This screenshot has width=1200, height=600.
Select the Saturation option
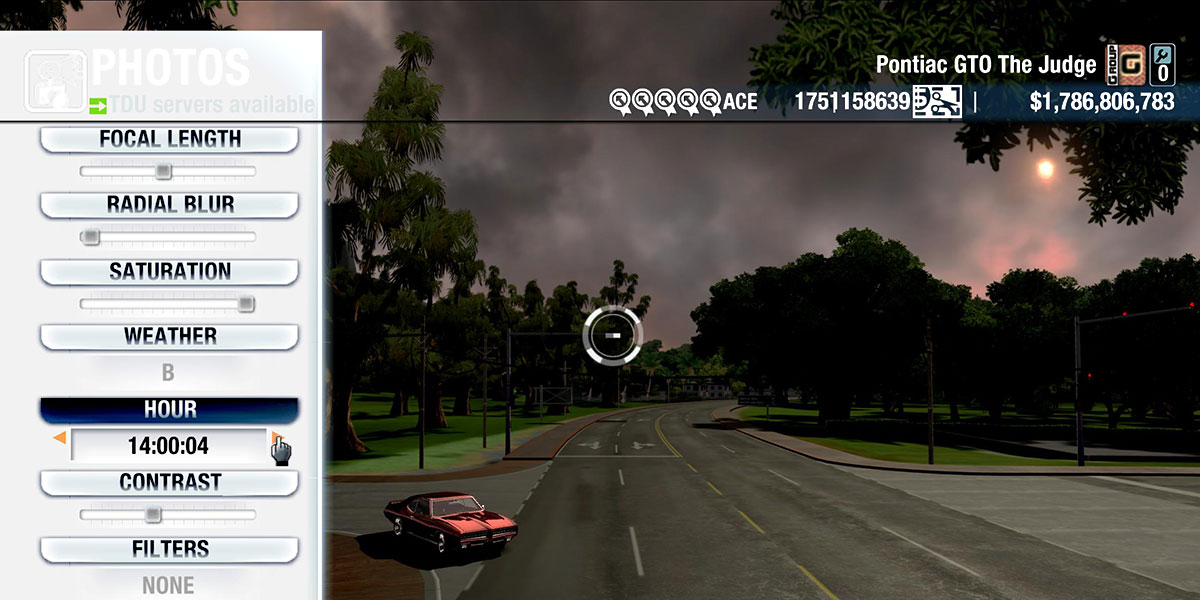tap(169, 272)
